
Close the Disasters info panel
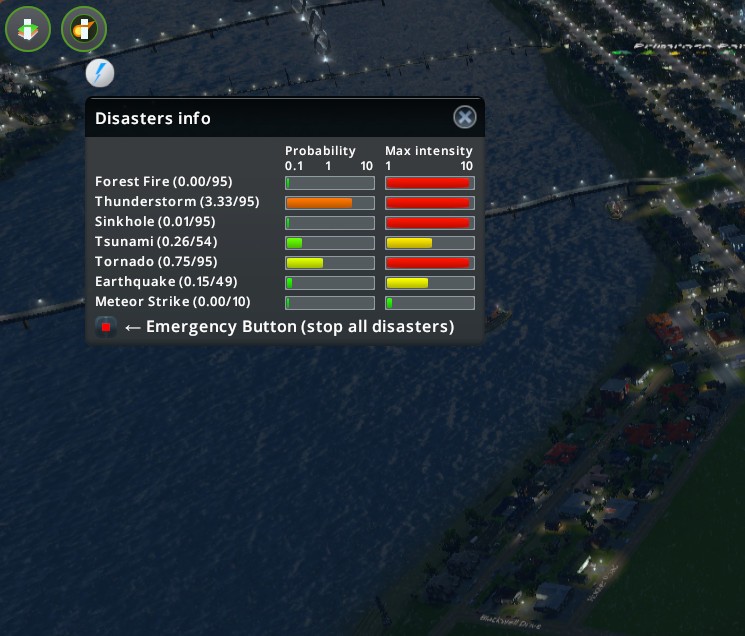pos(465,118)
